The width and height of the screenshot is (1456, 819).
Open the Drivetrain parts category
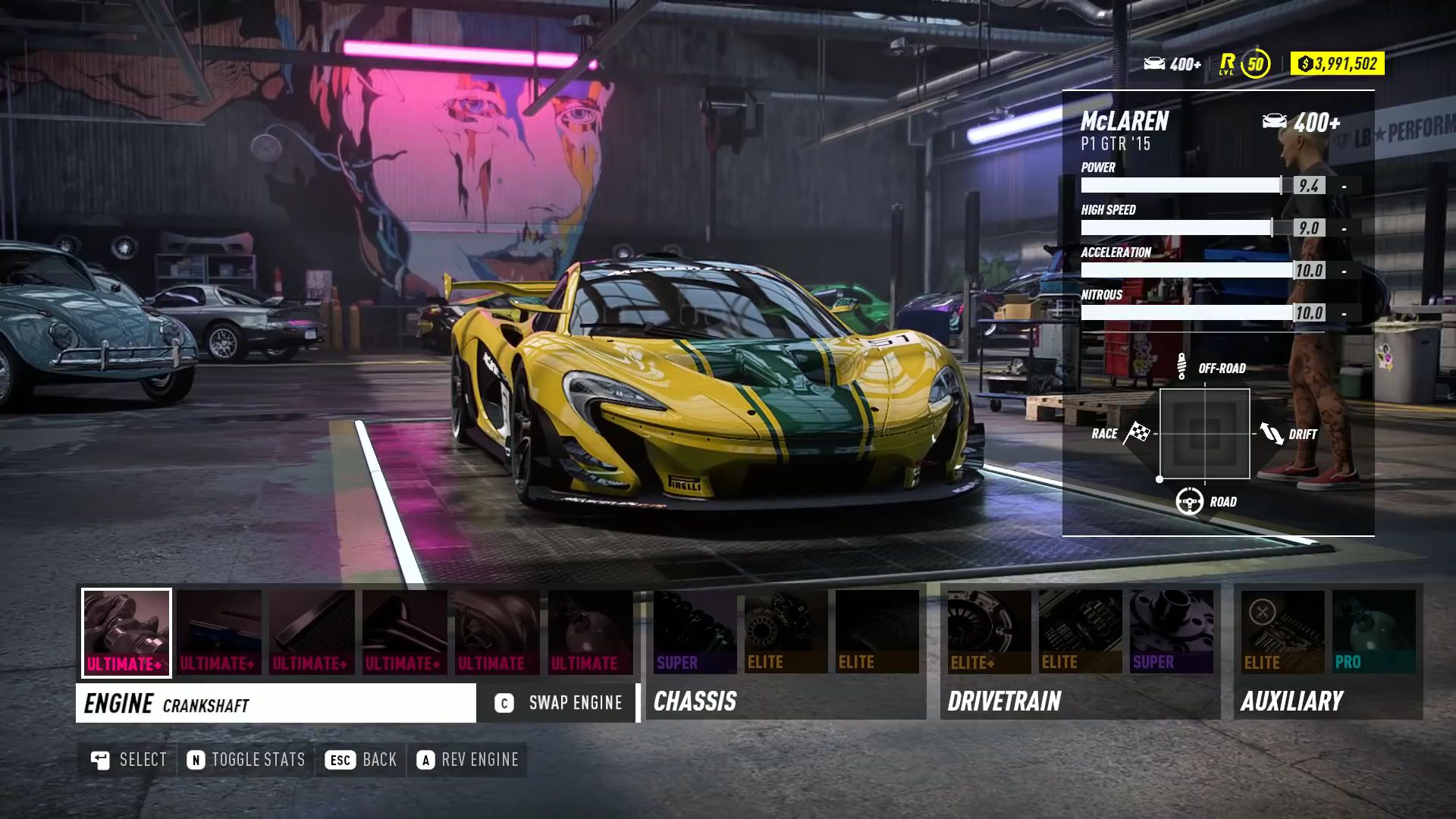pos(1004,701)
